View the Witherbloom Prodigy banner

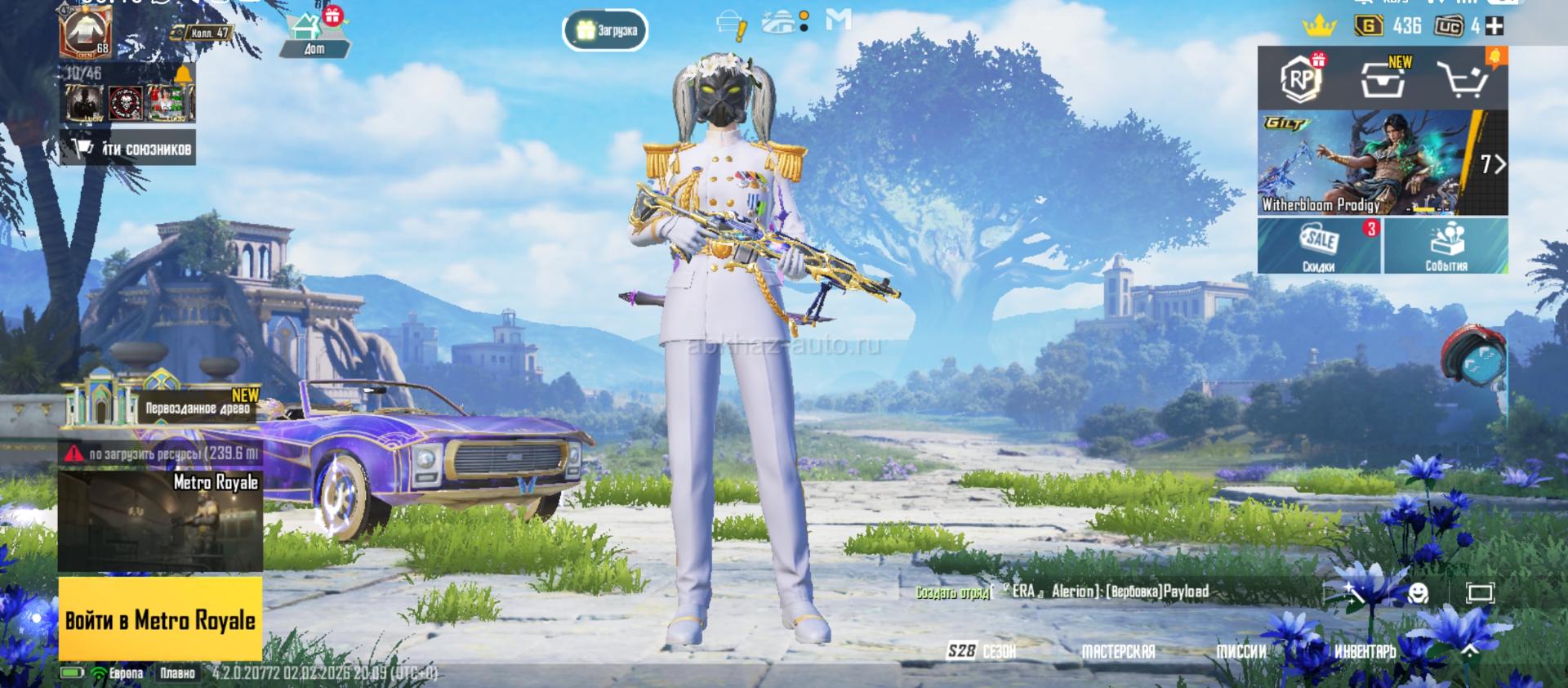1372,163
